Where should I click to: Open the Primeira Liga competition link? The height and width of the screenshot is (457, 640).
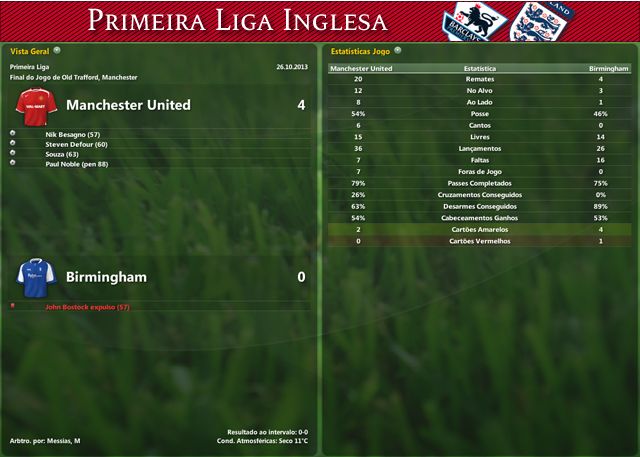coord(28,67)
